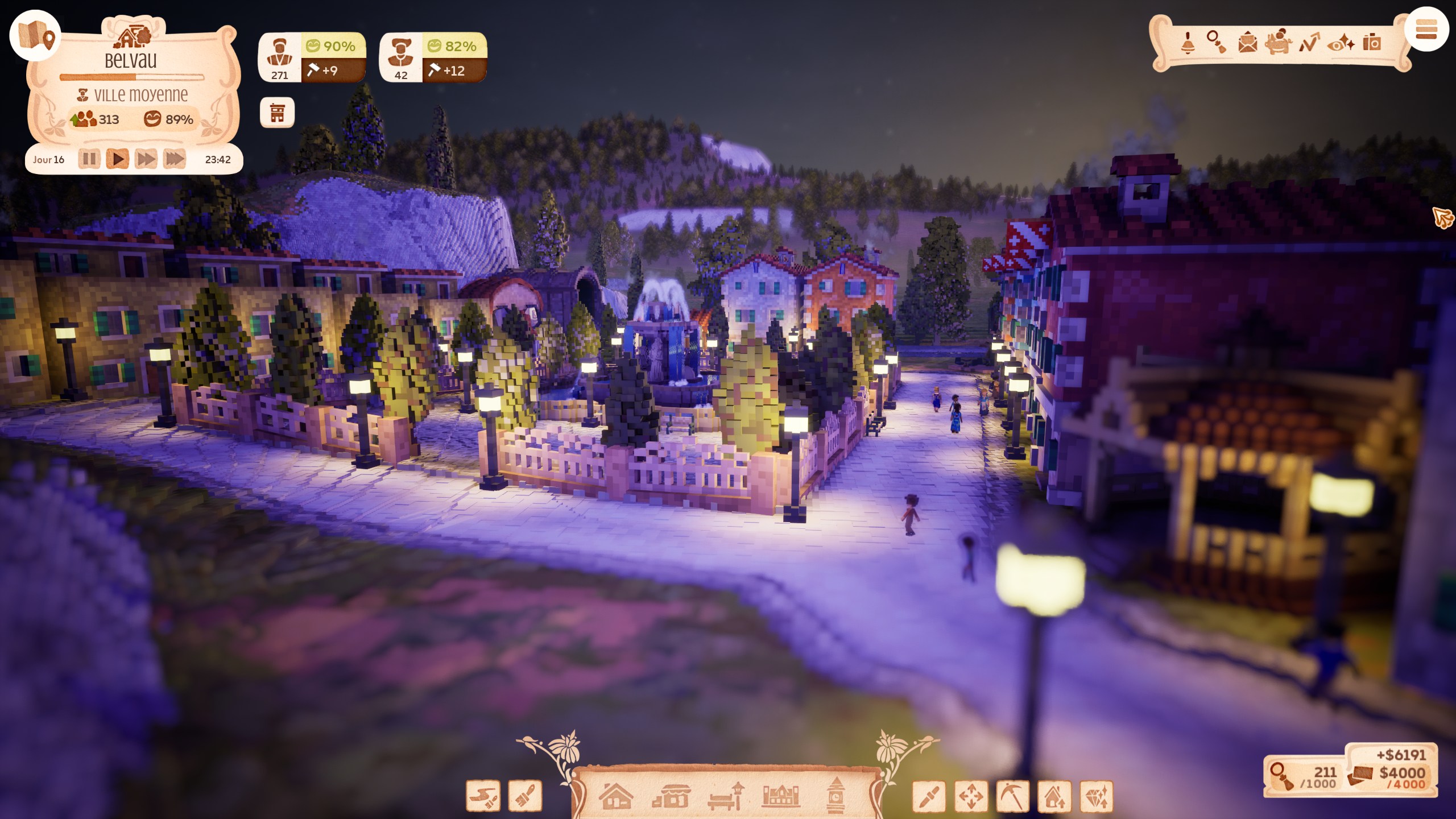Show the rising arrow statistics panel
The image size is (1456, 819).
(1309, 43)
